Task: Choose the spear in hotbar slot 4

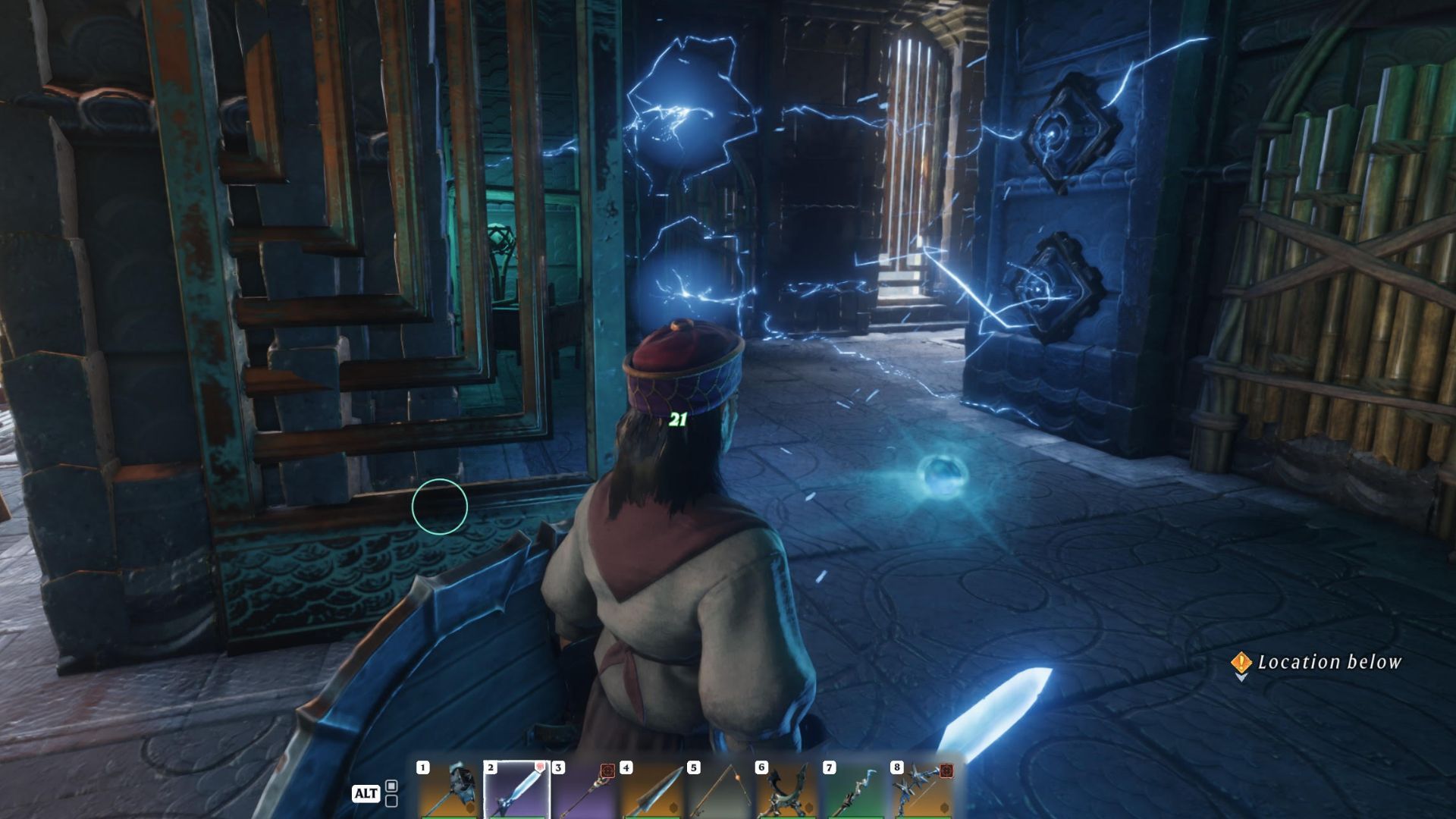Action: pyautogui.click(x=651, y=790)
